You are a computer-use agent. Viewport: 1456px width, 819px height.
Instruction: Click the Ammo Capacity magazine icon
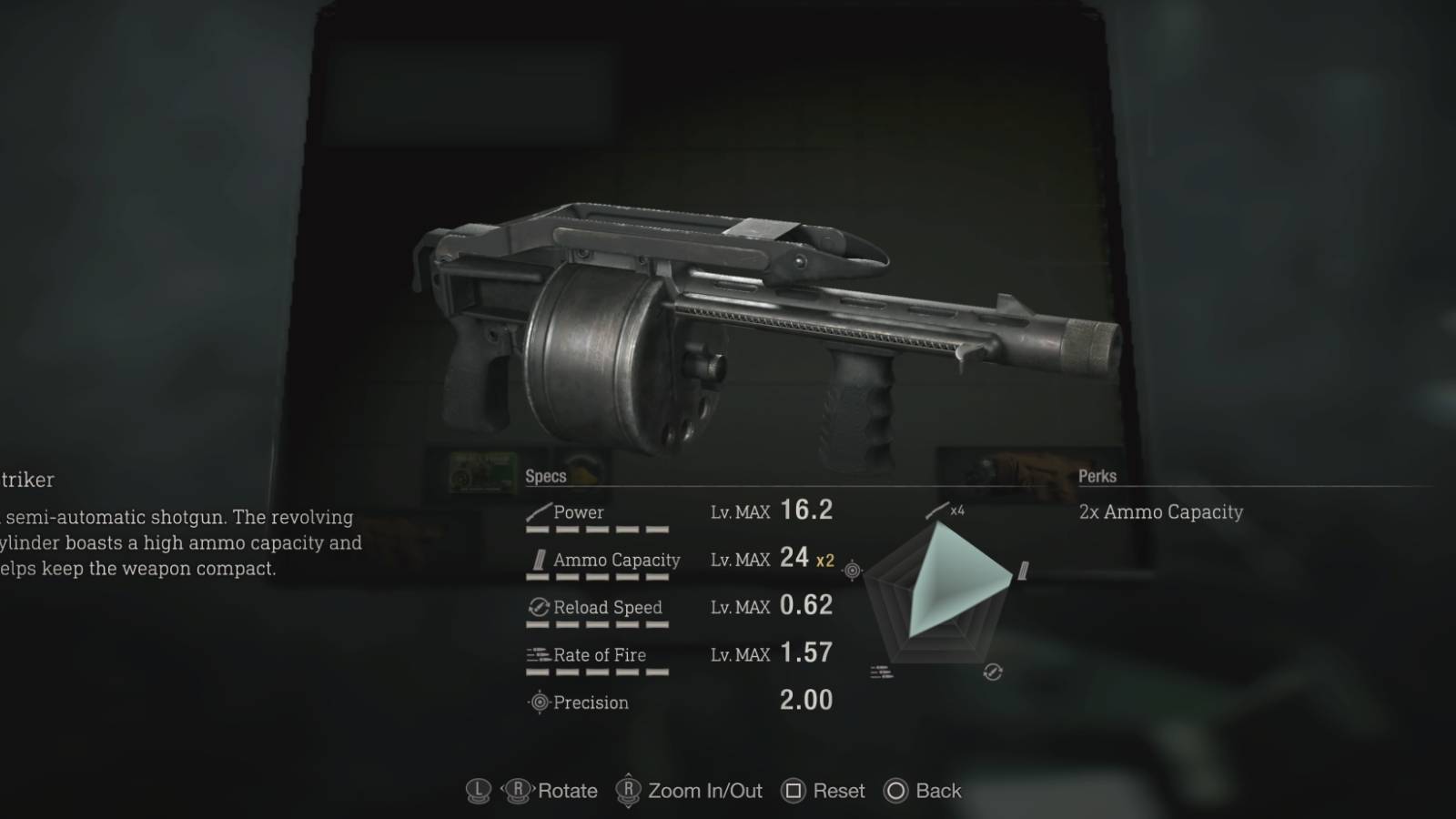[x=541, y=559]
